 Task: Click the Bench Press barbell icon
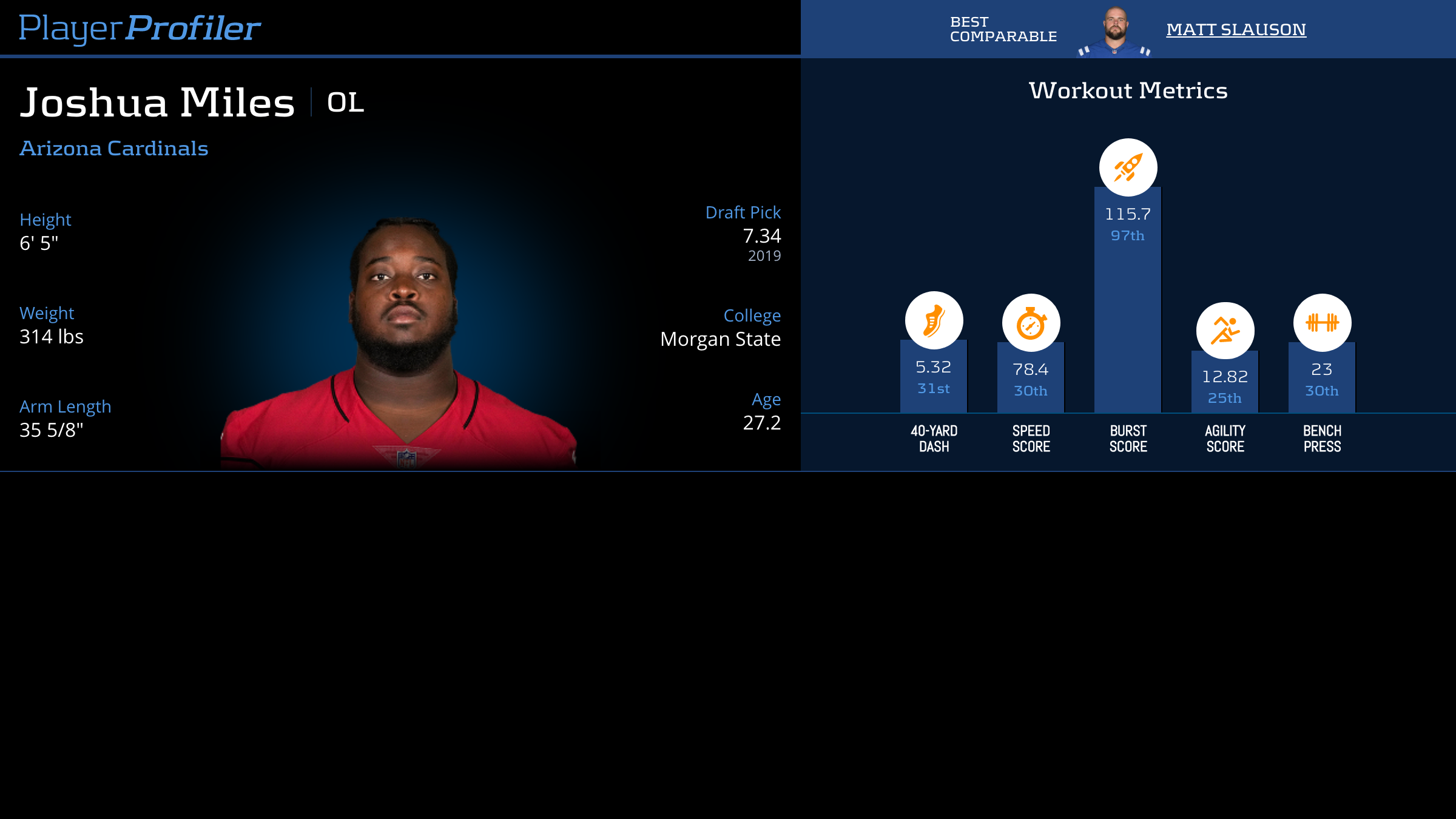coord(1322,323)
